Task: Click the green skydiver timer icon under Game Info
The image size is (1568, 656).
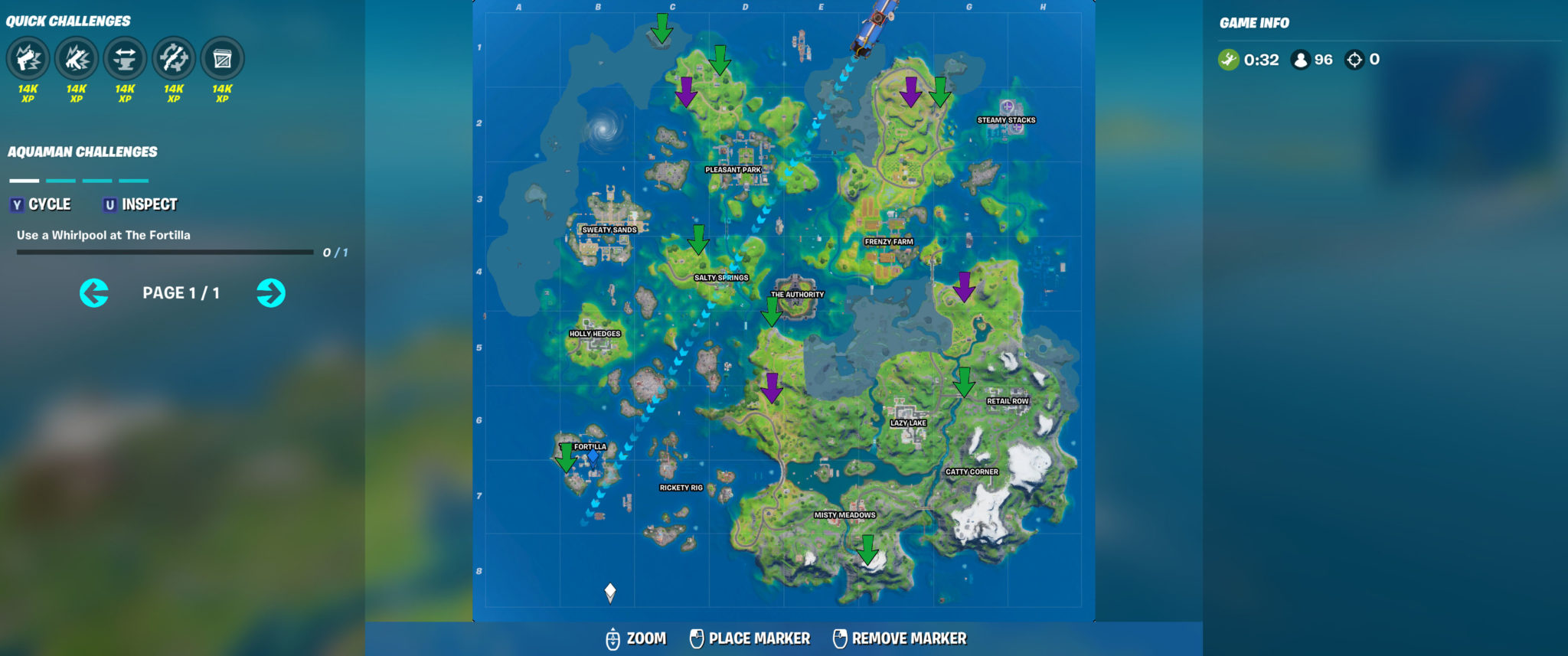Action: (x=1229, y=57)
